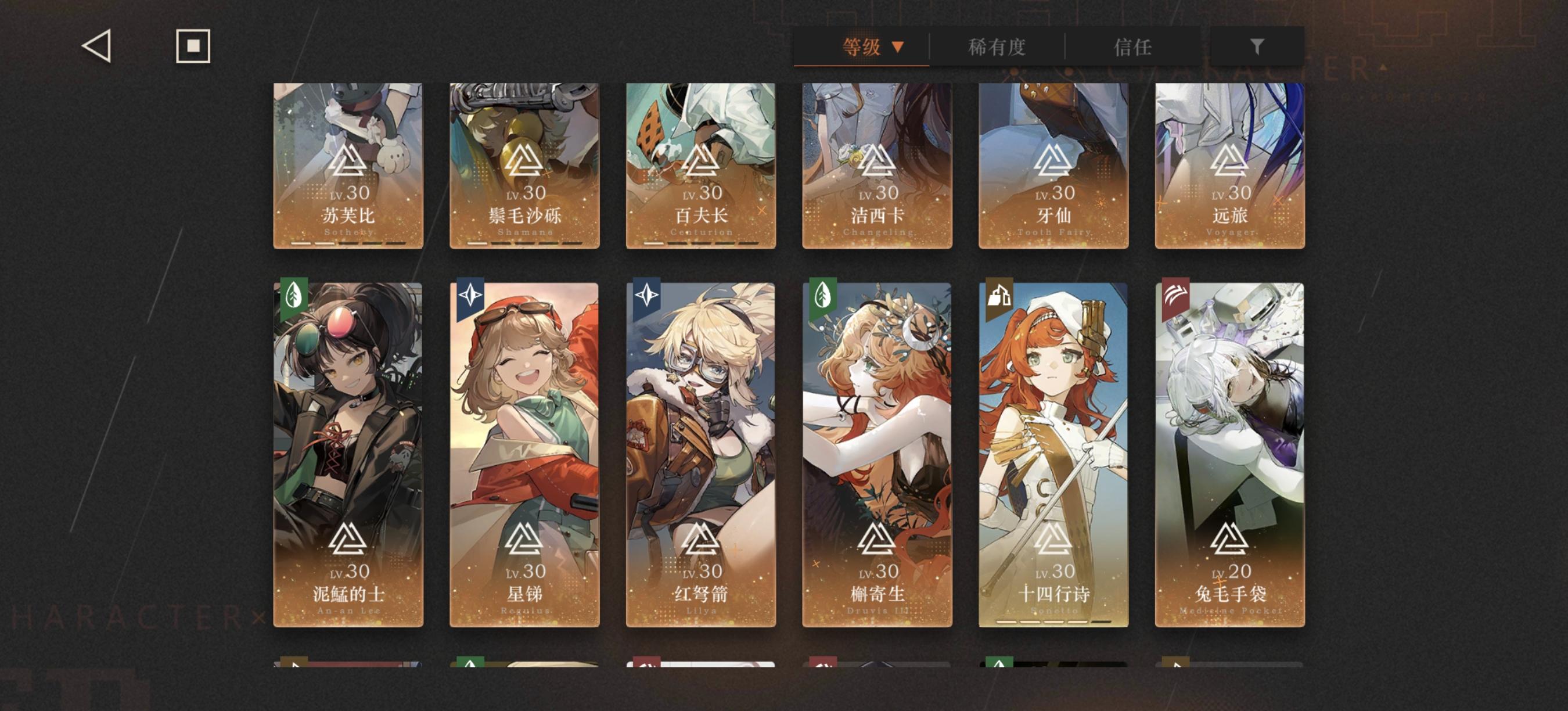The image size is (1568, 711).
Task: Switch to the 稀有度 sorting tab
Action: 997,48
